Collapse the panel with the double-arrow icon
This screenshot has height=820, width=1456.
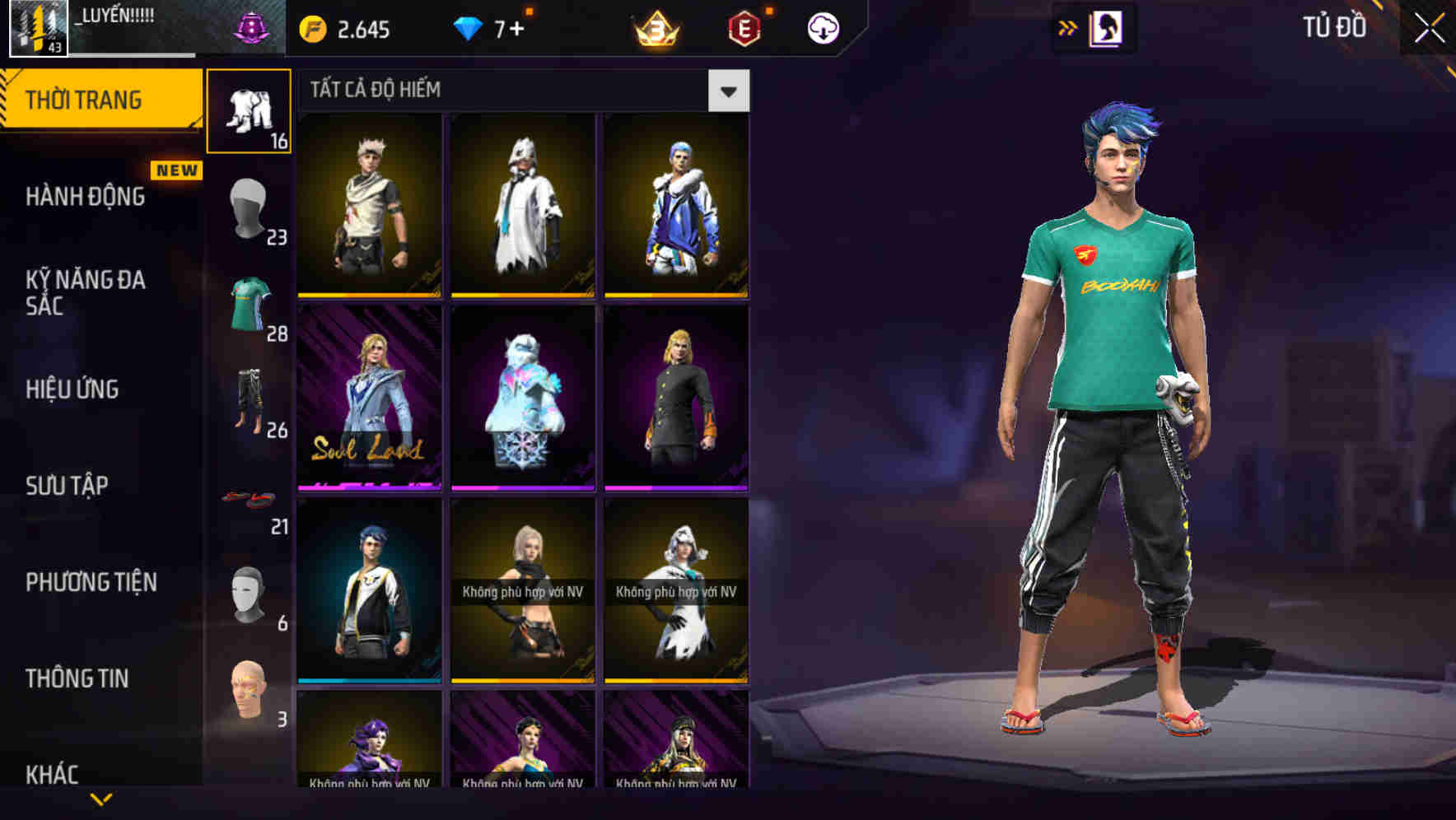[x=1068, y=27]
